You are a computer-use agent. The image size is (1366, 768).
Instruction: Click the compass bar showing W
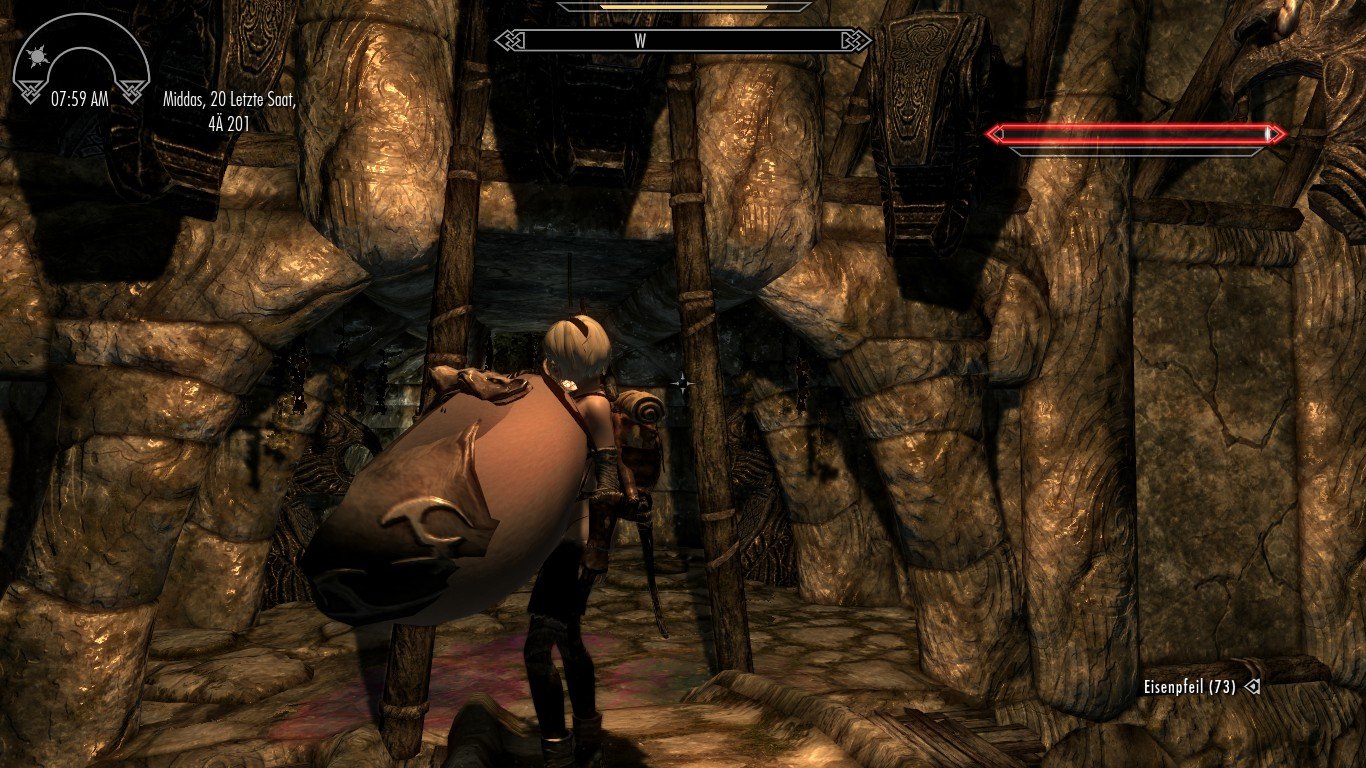[684, 41]
